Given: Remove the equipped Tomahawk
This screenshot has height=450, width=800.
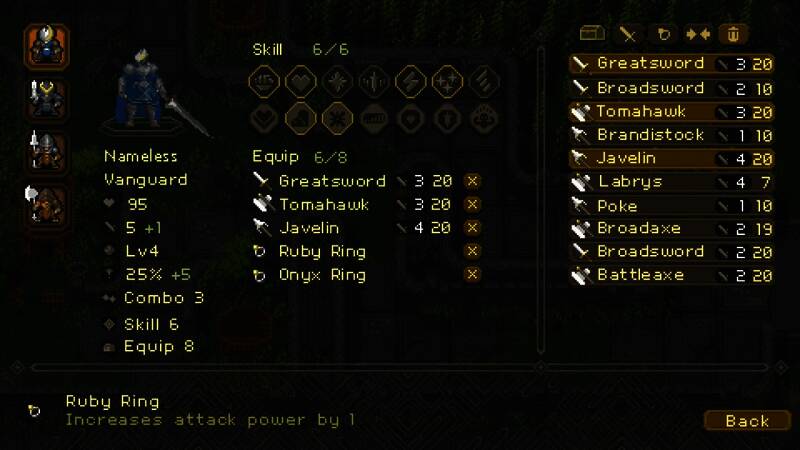Looking at the screenshot, I should point(473,205).
